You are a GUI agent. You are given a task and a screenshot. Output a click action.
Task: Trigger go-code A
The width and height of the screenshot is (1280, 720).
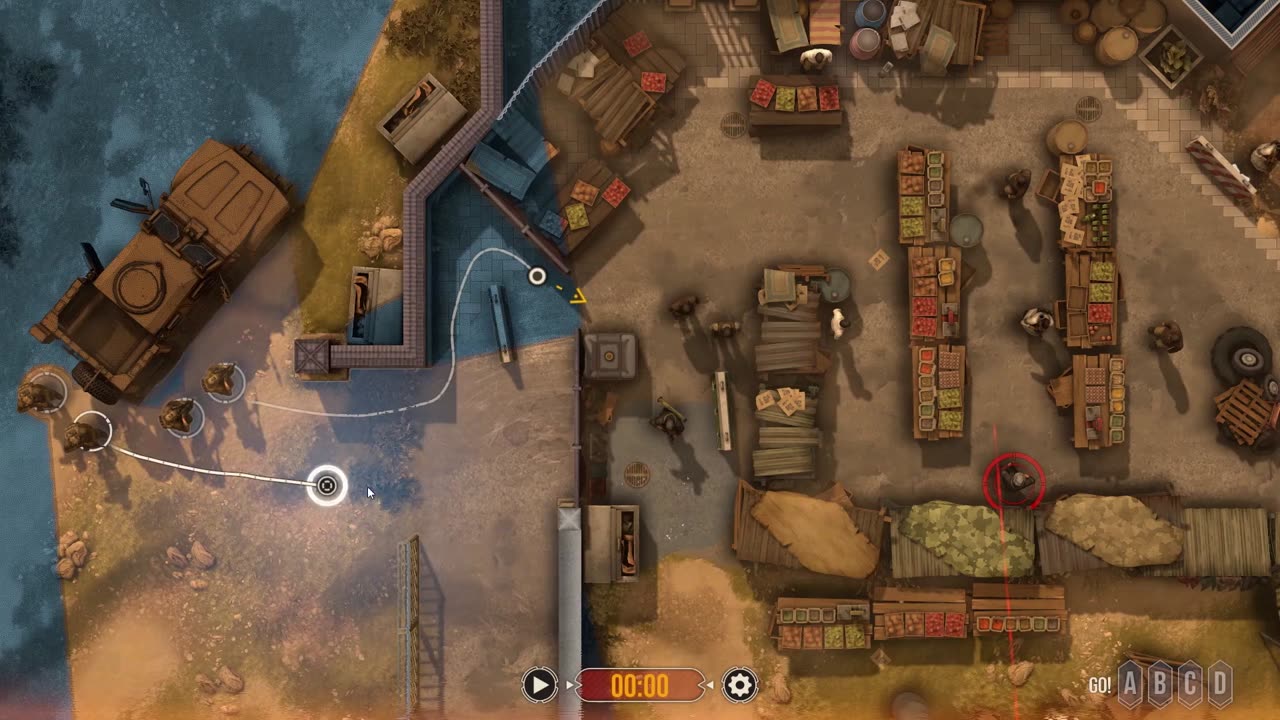click(1130, 685)
